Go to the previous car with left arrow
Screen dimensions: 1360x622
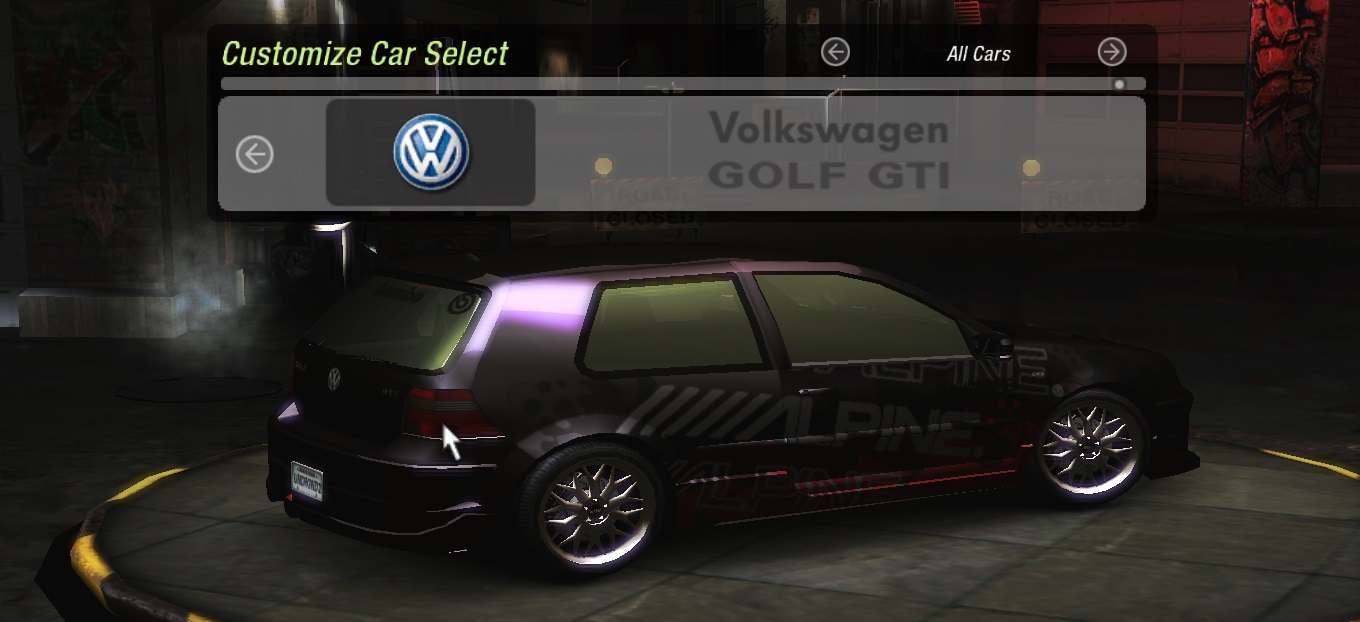click(254, 155)
